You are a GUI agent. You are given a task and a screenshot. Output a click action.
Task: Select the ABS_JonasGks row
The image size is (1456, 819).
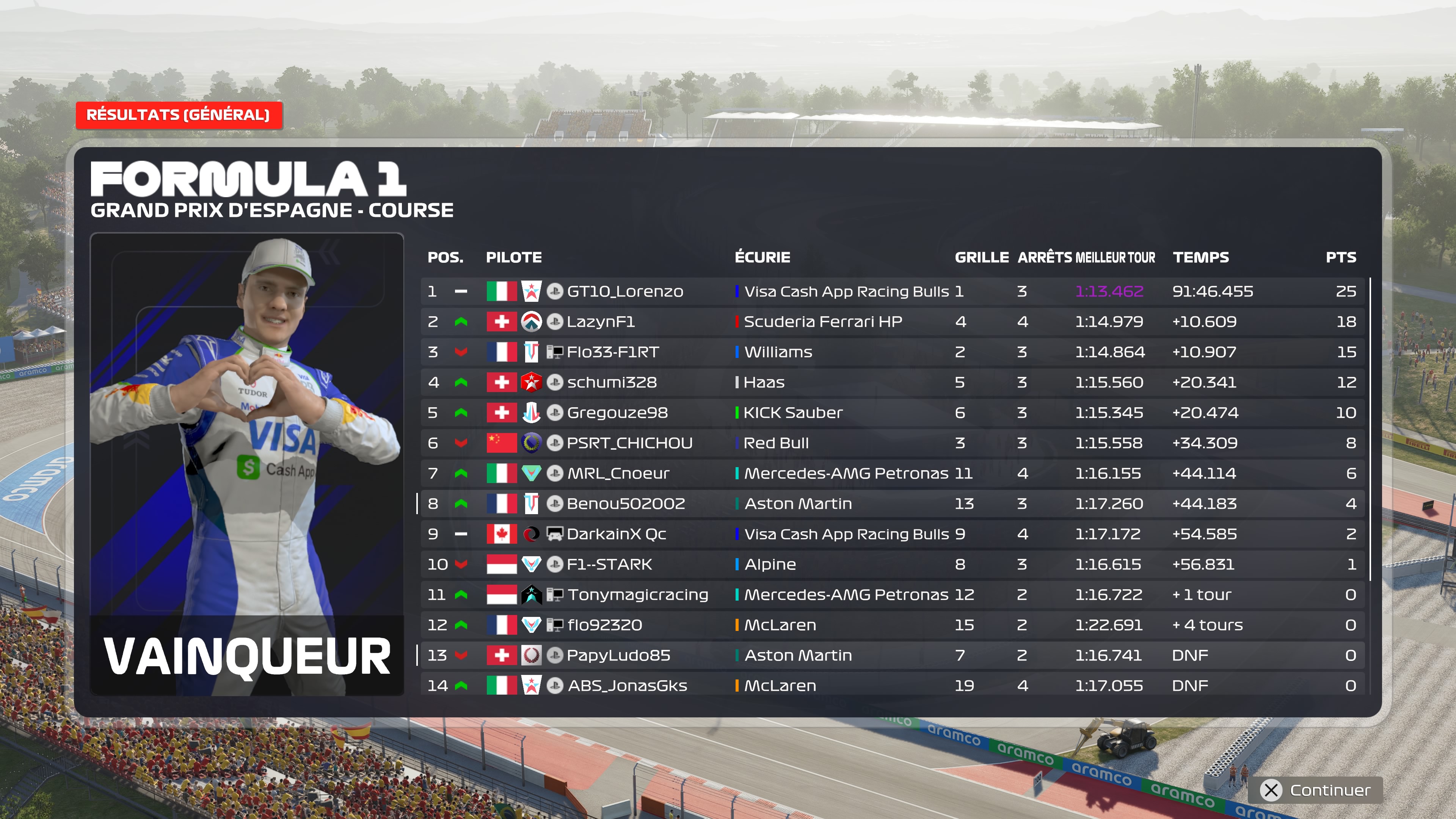tap(892, 686)
